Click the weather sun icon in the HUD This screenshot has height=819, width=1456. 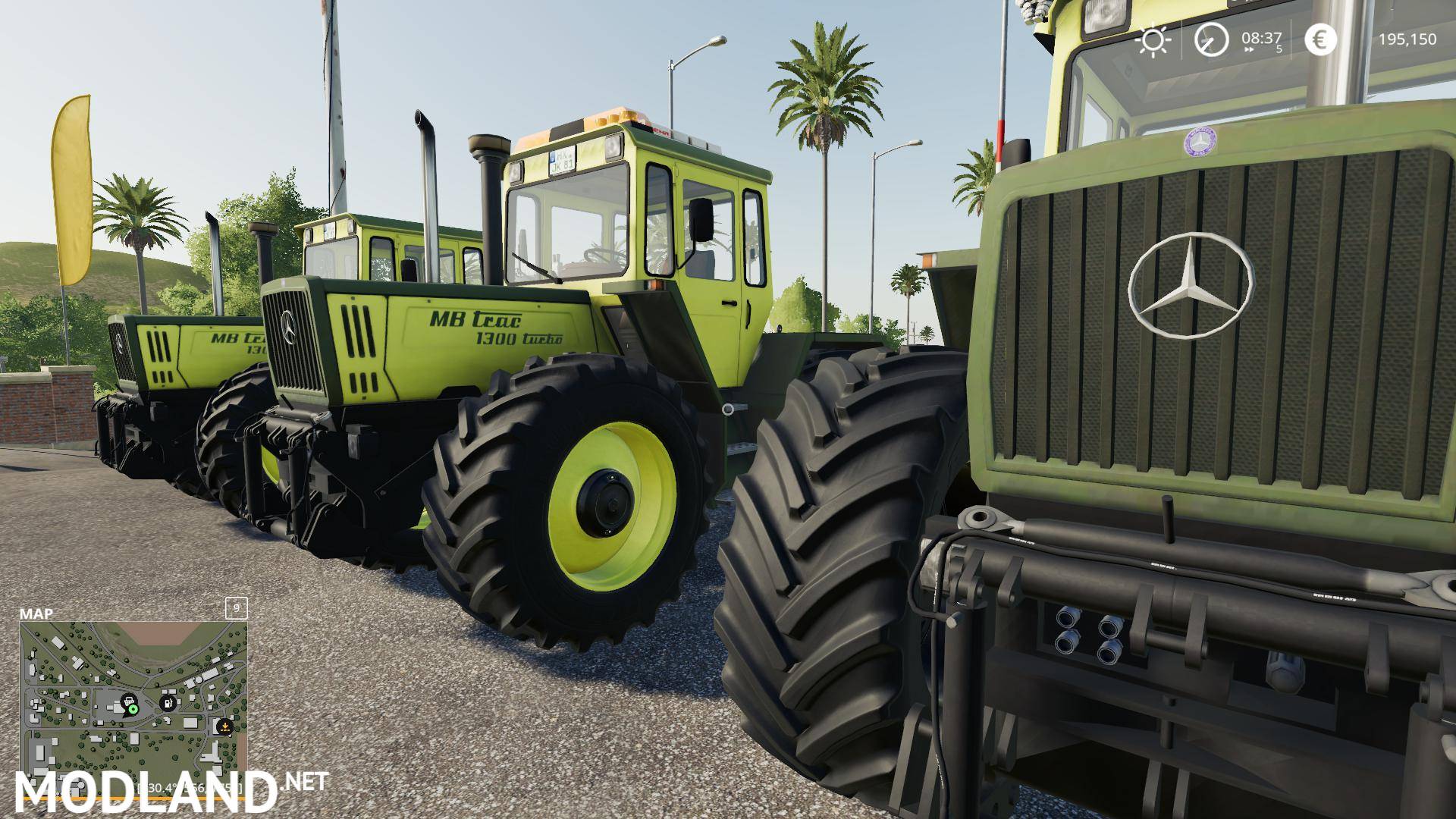click(x=1153, y=39)
